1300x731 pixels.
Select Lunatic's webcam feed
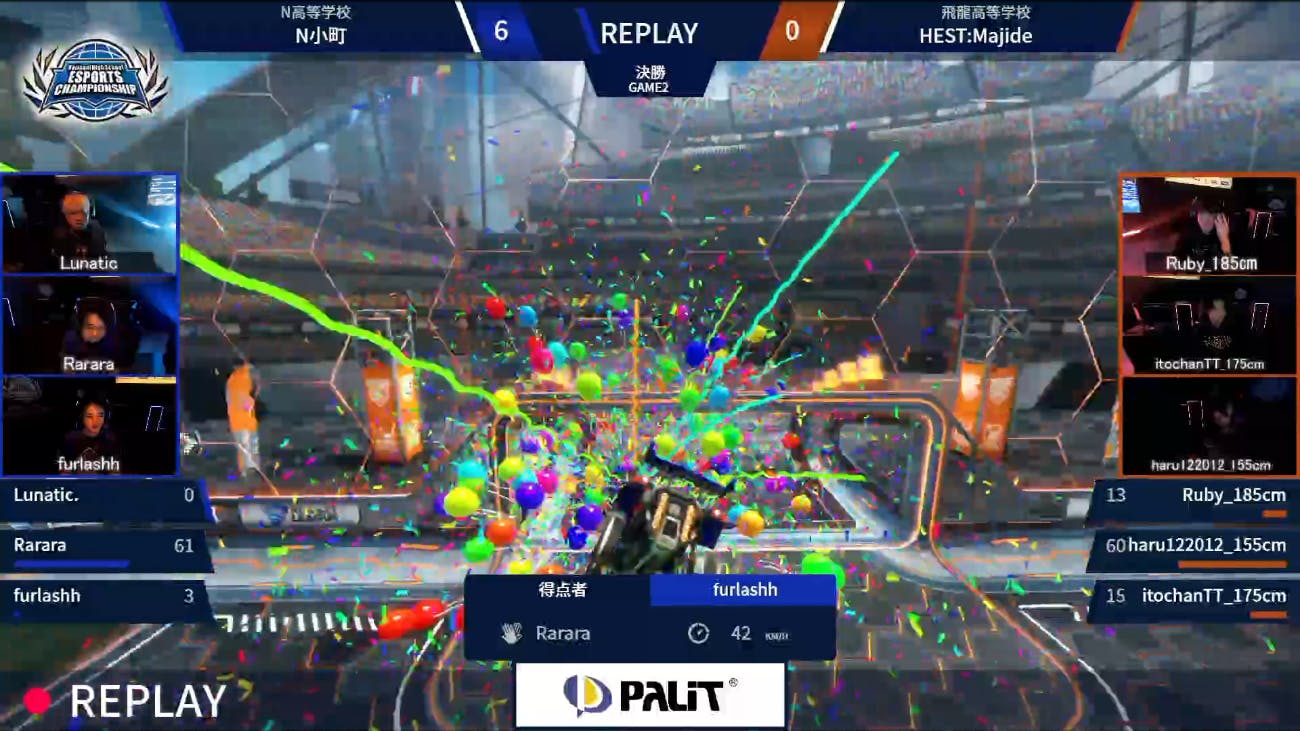pos(89,224)
